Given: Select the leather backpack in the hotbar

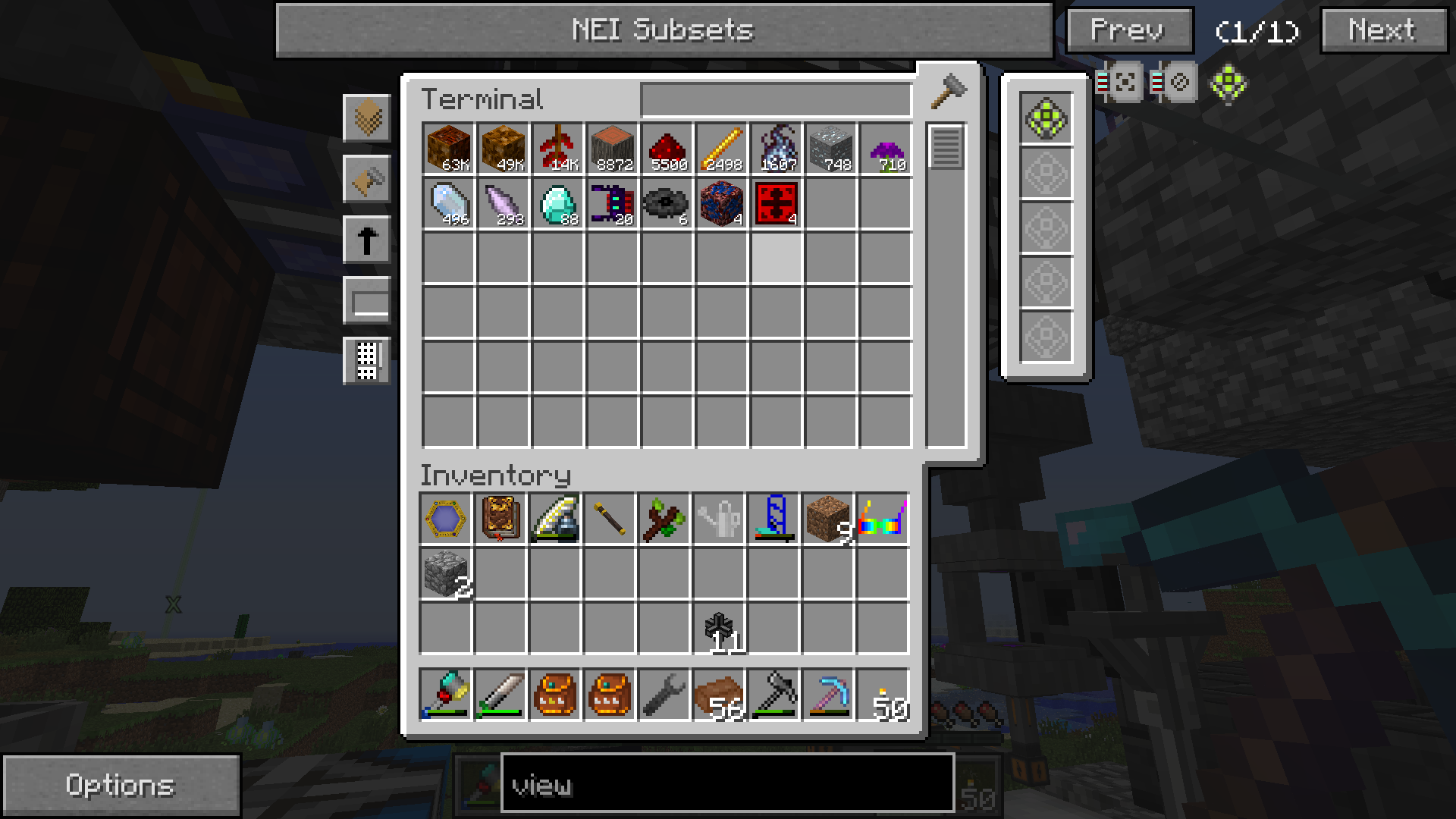Looking at the screenshot, I should coord(555,694).
